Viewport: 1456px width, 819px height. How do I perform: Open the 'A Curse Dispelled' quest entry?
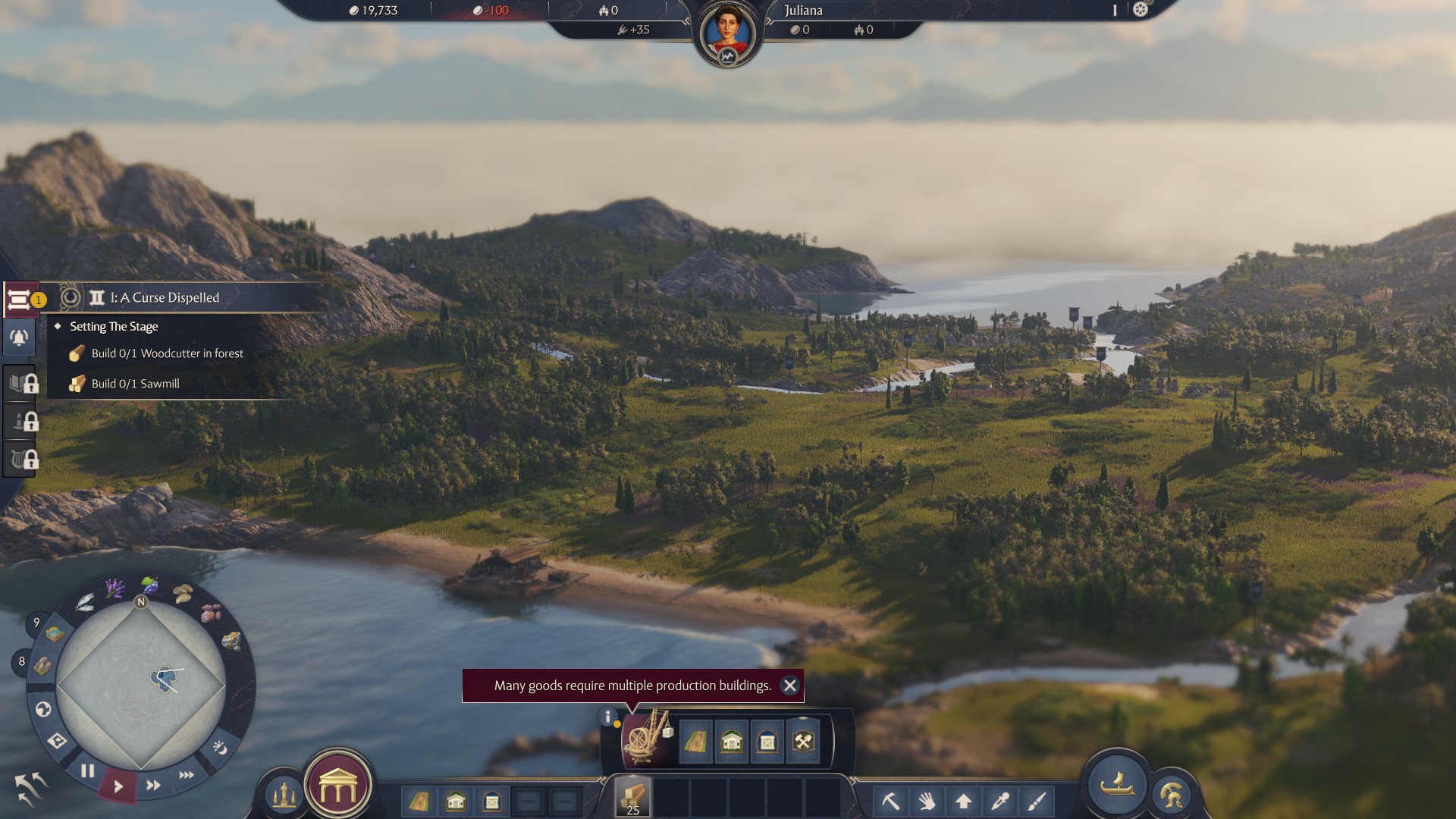[x=165, y=298]
